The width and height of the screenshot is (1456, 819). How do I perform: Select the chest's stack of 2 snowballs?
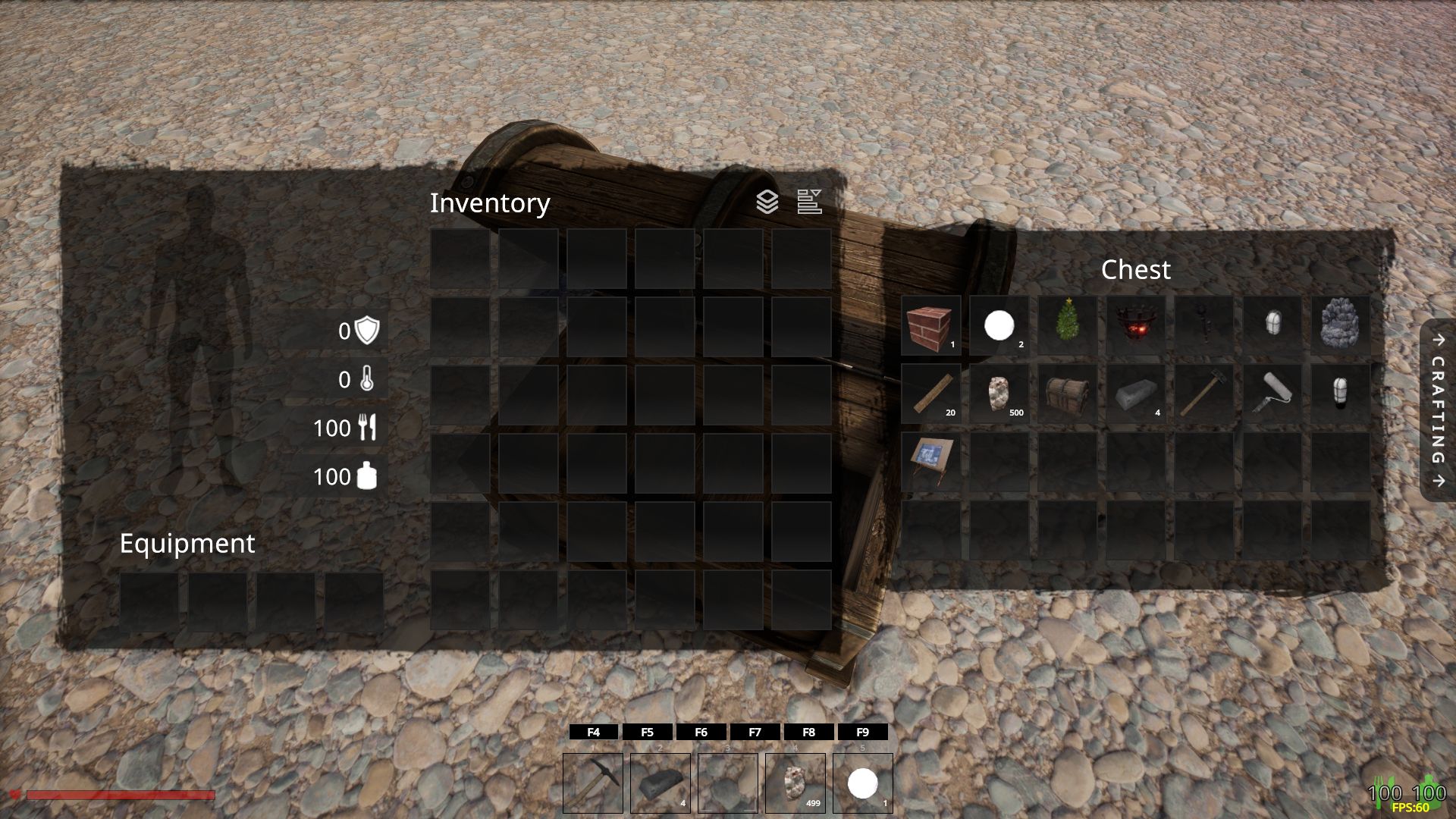[999, 326]
